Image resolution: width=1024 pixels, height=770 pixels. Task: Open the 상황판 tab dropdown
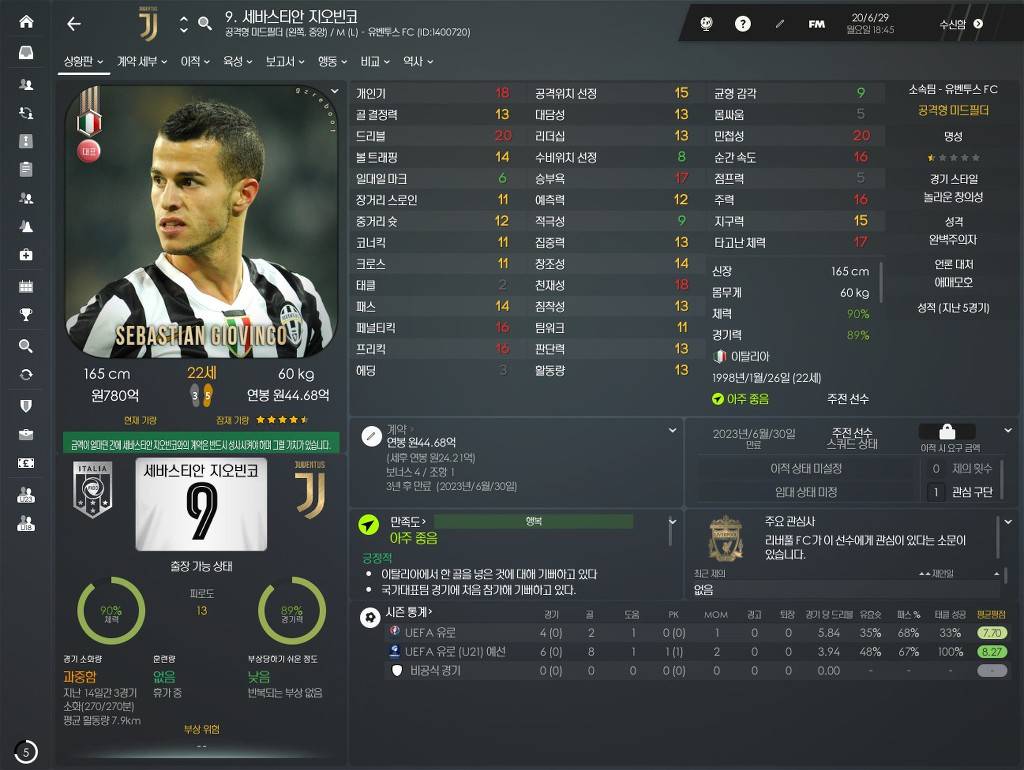pos(83,62)
